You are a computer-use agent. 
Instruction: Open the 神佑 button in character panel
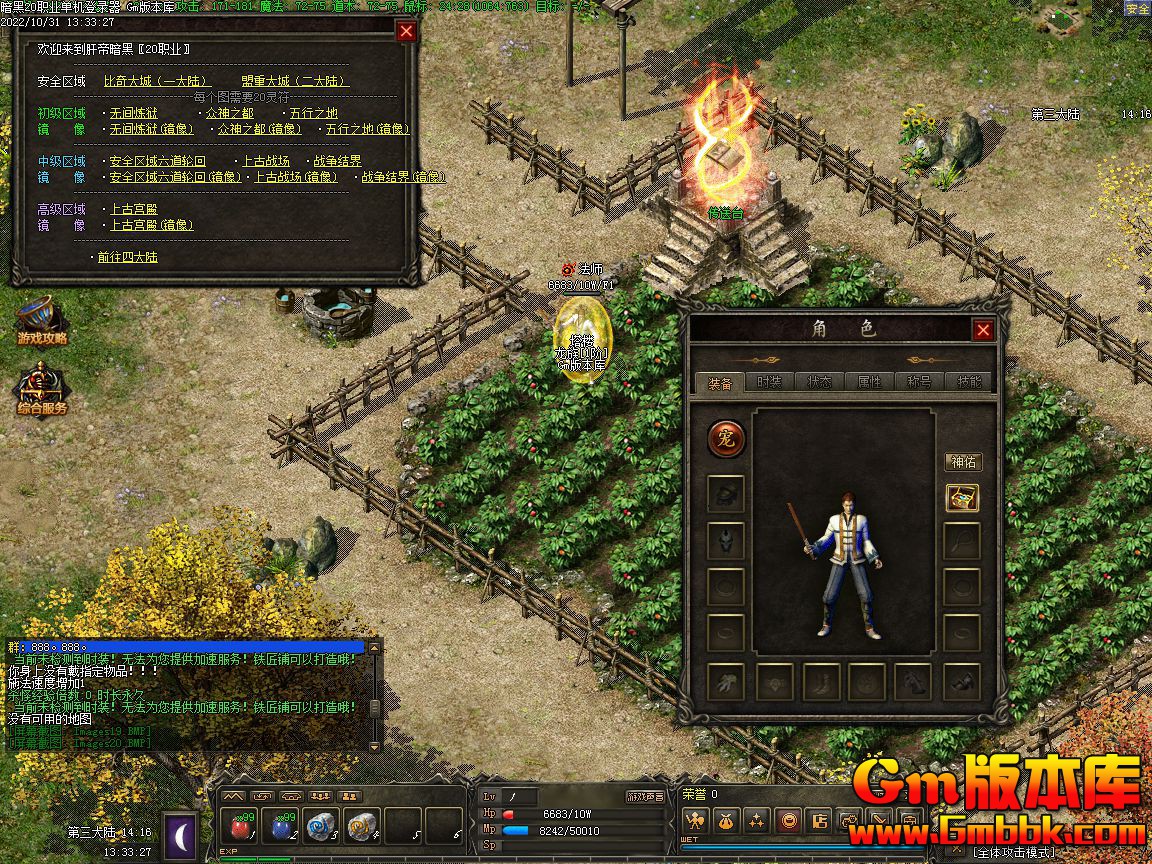tap(963, 462)
